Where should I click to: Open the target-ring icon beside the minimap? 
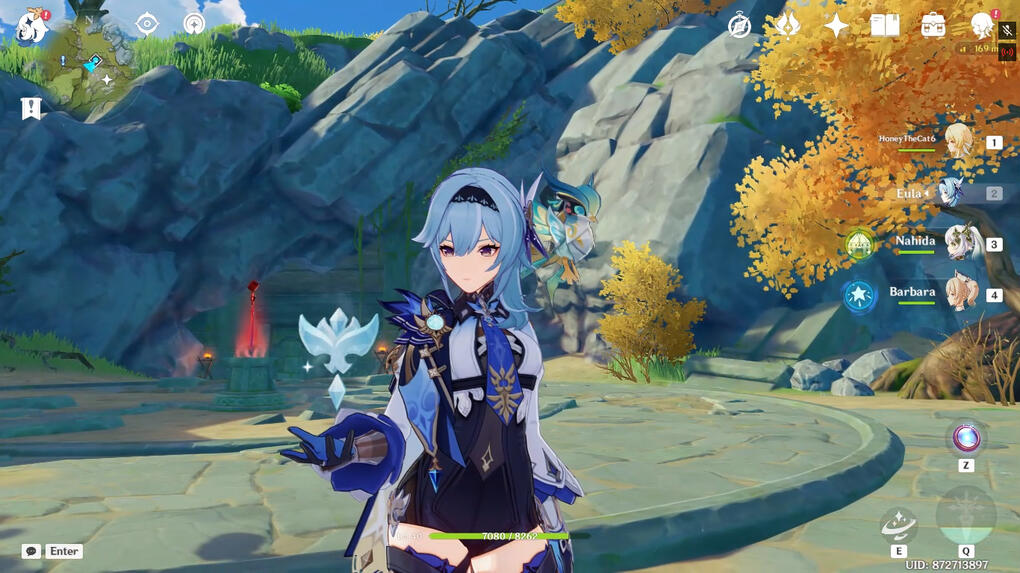(195, 24)
